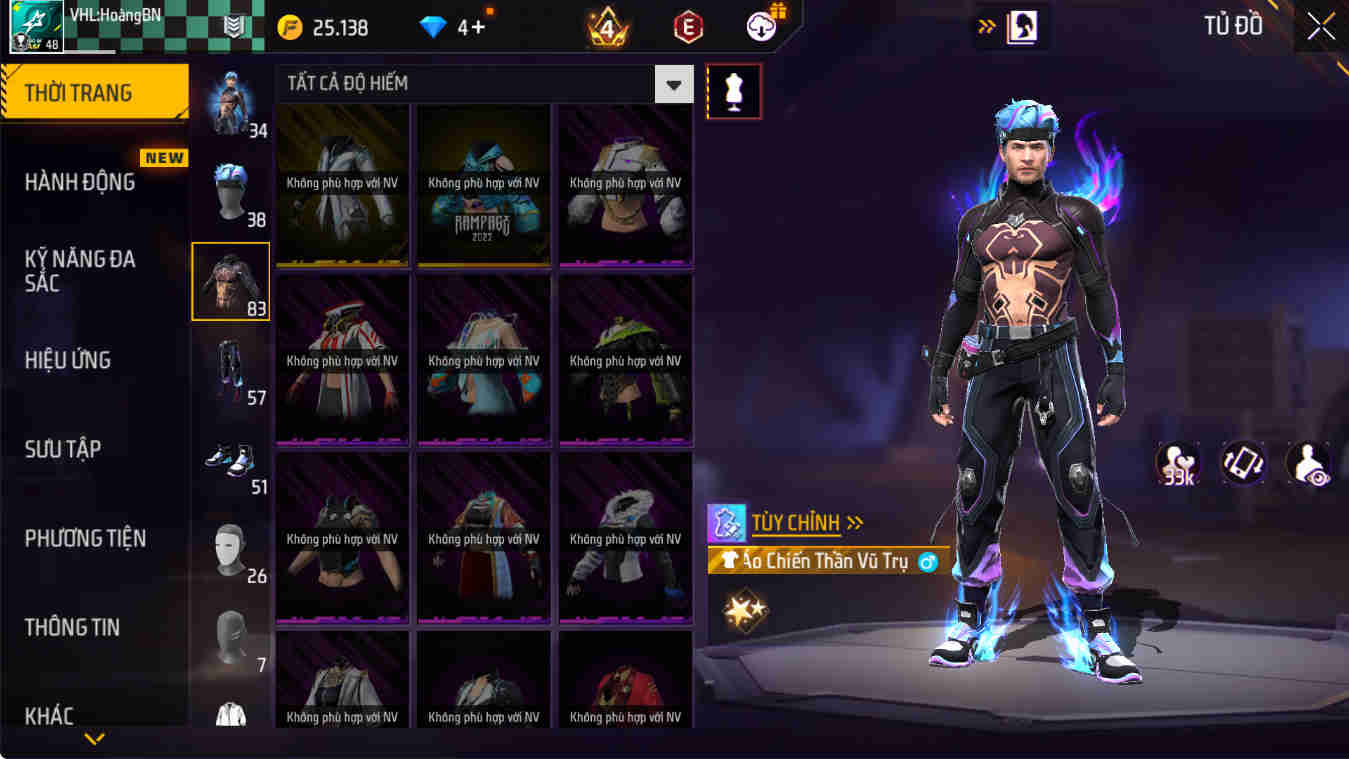The height and width of the screenshot is (759, 1349).
Task: Select the TÙY CHỈNH customize icon
Action: click(728, 522)
